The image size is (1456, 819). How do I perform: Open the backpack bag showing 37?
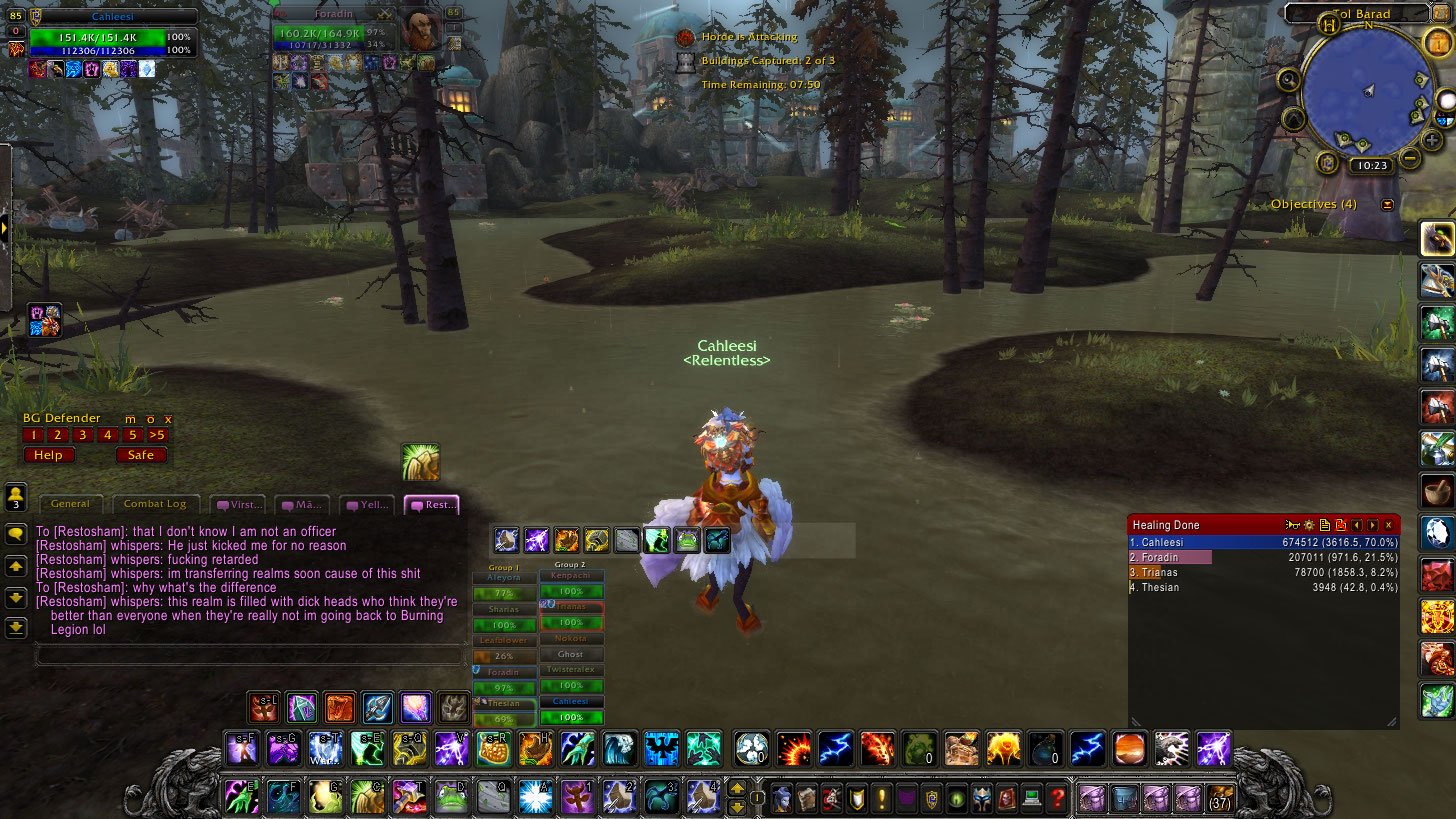click(1220, 798)
